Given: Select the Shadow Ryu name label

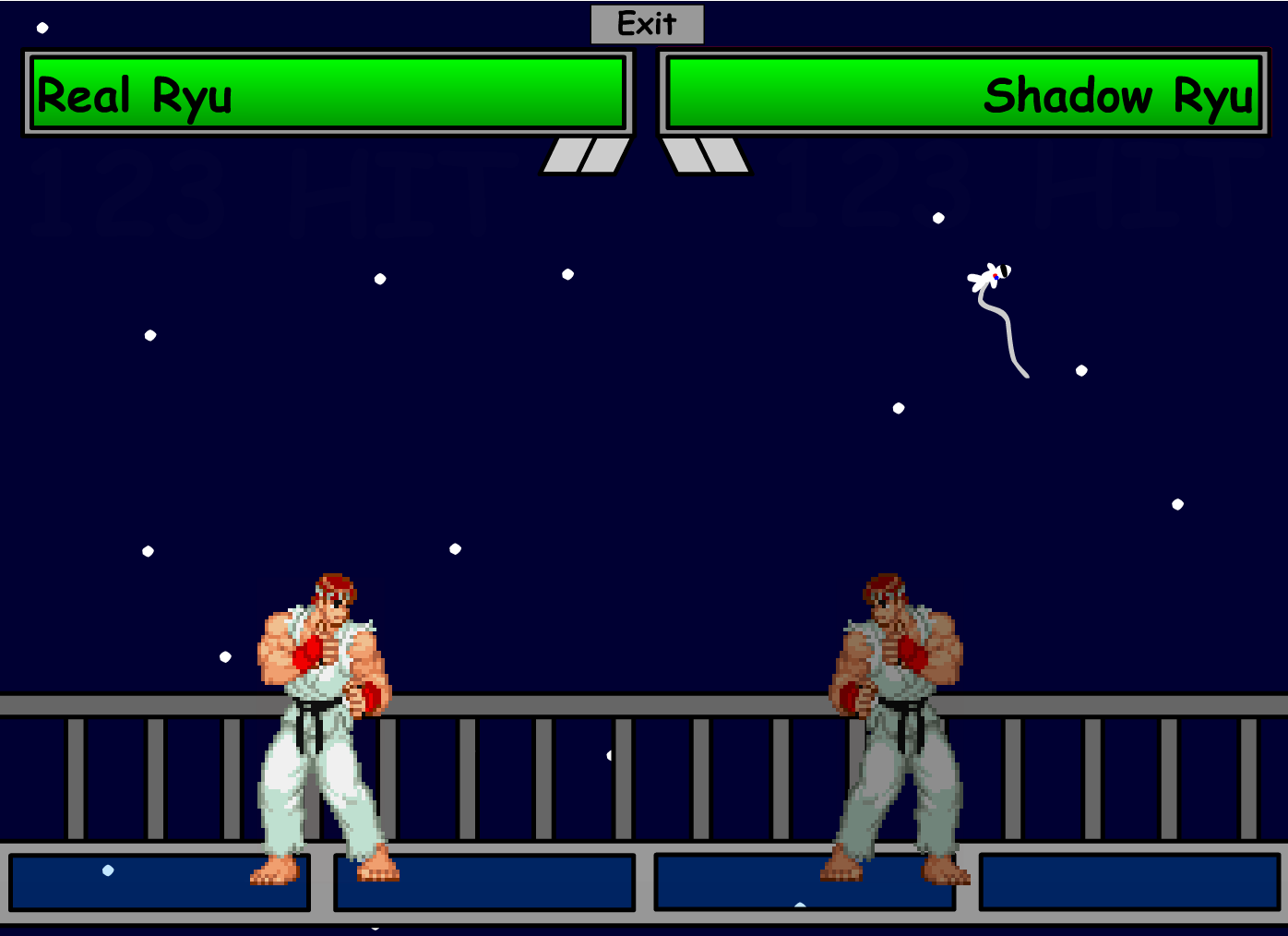Looking at the screenshot, I should click(x=1119, y=96).
